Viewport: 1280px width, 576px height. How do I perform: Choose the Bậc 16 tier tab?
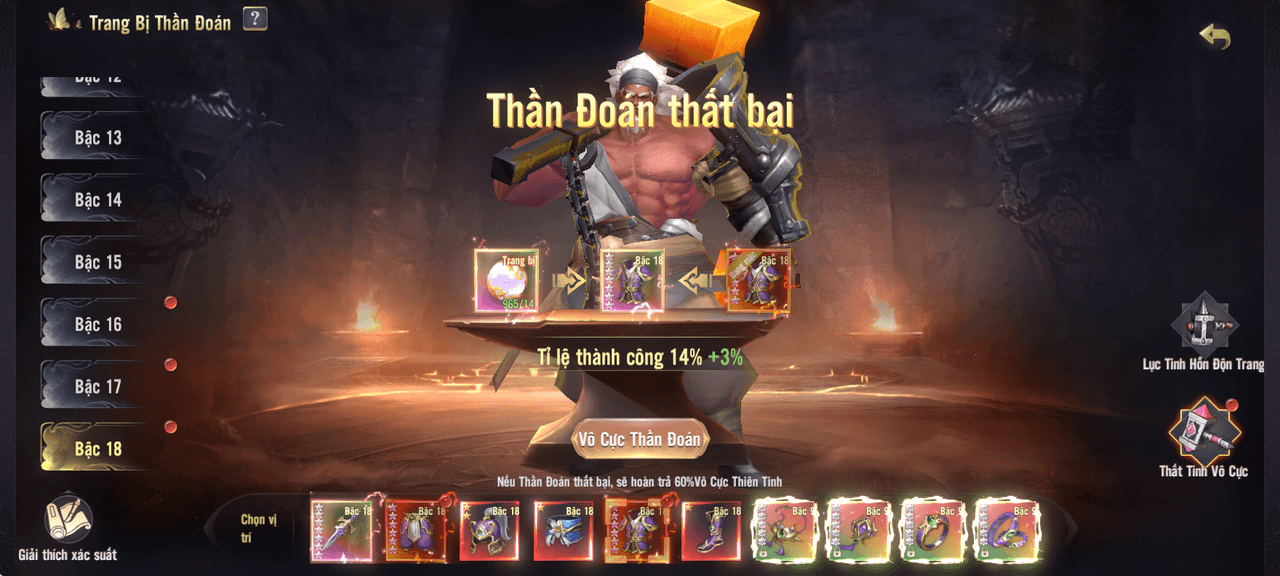[x=97, y=324]
